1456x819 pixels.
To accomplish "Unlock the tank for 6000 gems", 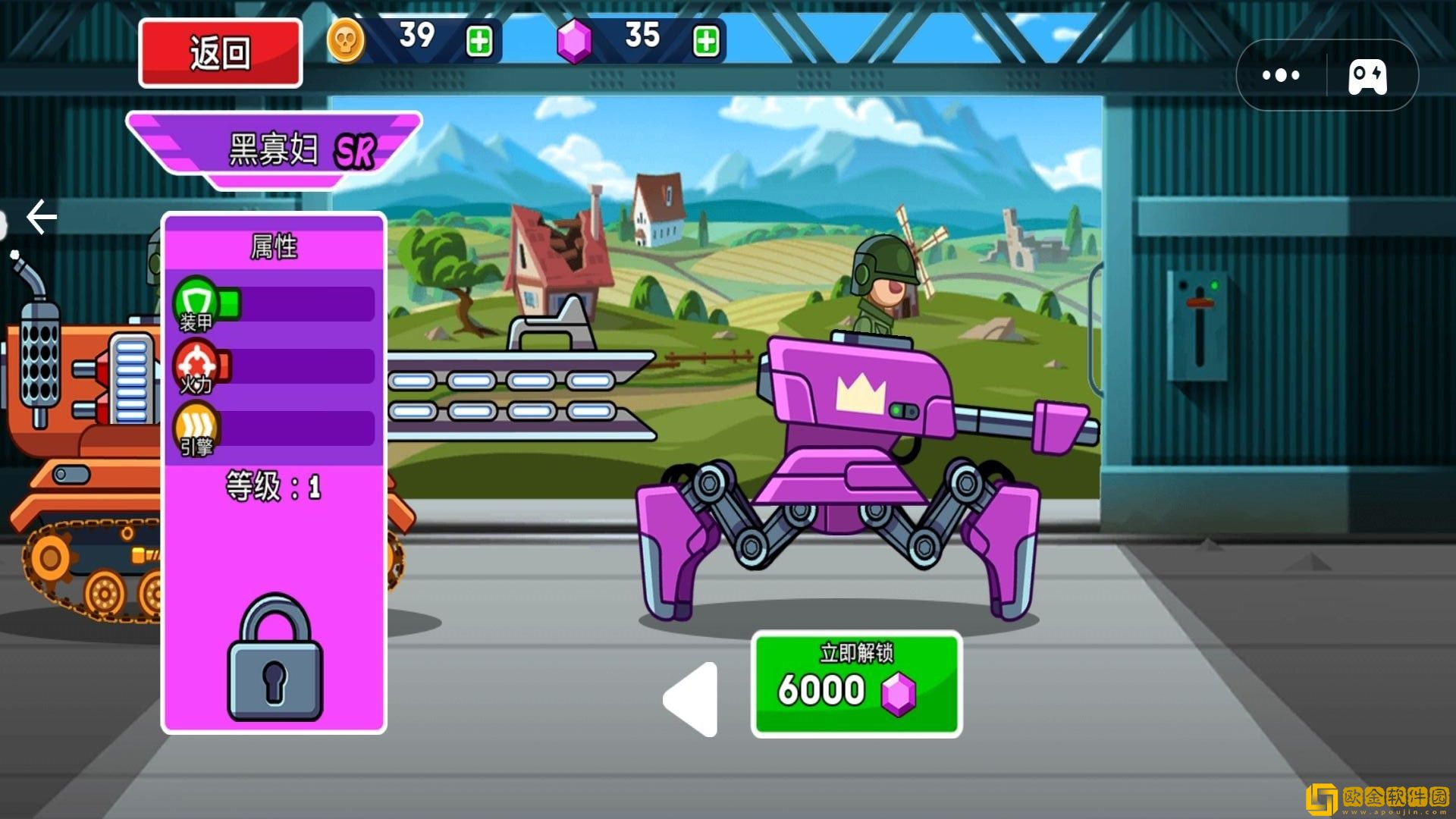I will (x=856, y=684).
